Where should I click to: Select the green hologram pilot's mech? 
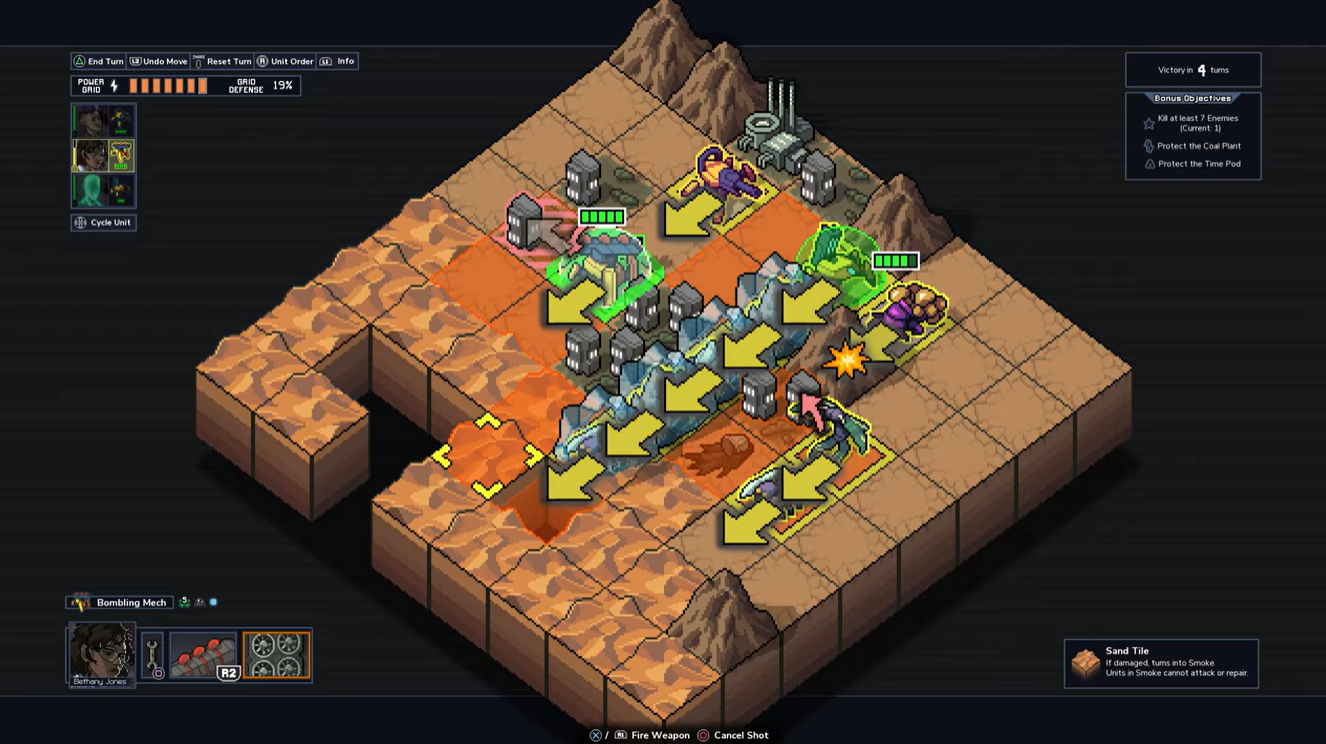[x=103, y=190]
